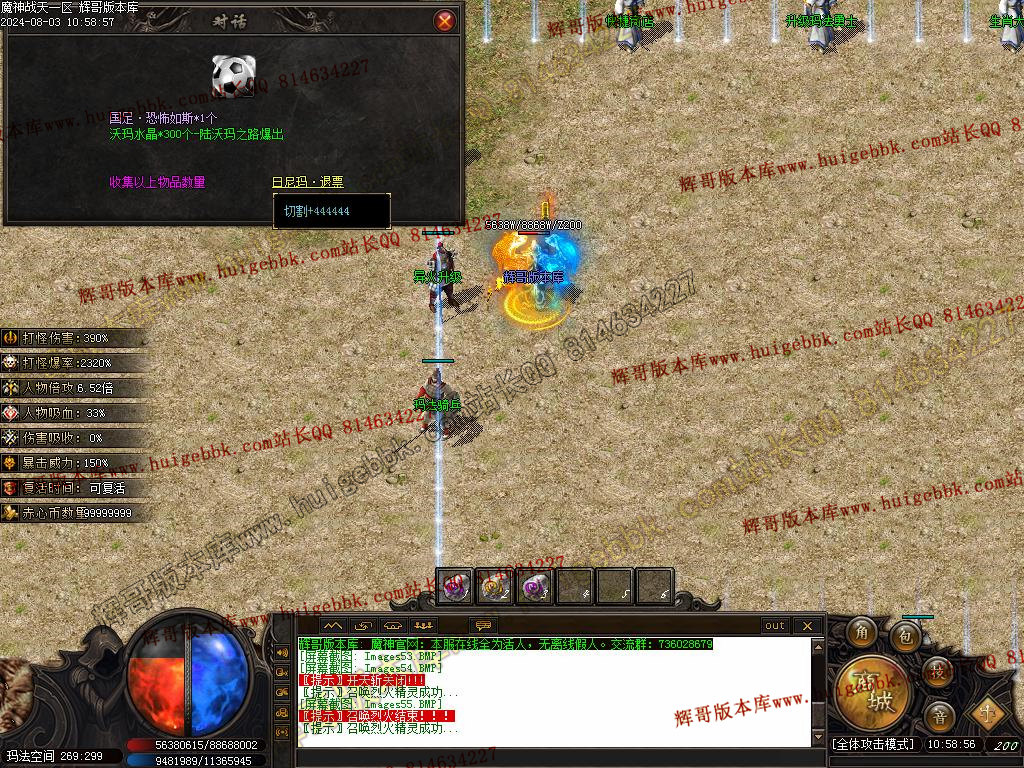Close the 对话 dialogue window
Viewport: 1024px width, 768px height.
445,20
